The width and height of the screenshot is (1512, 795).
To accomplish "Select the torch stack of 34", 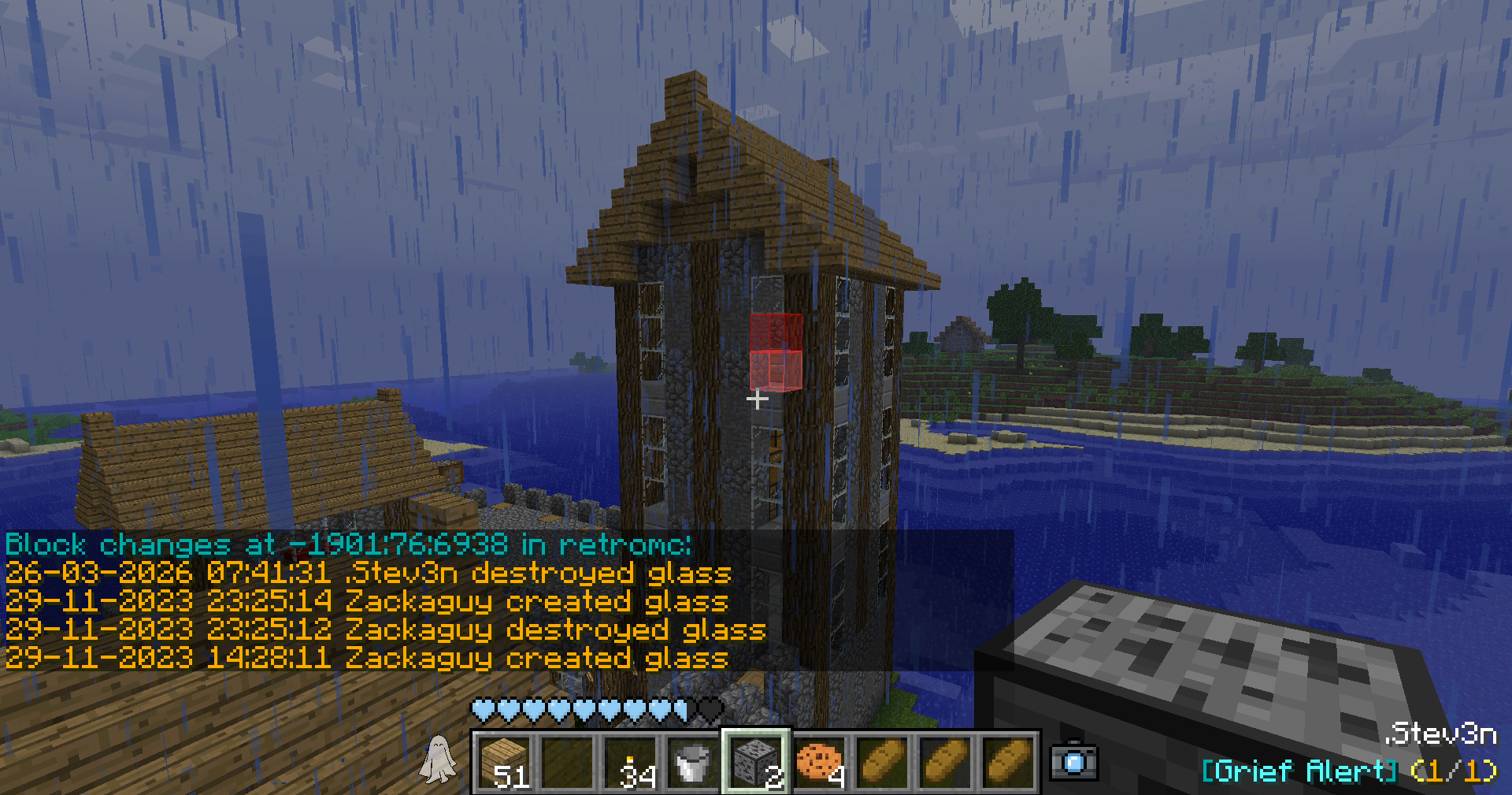I will 631,762.
